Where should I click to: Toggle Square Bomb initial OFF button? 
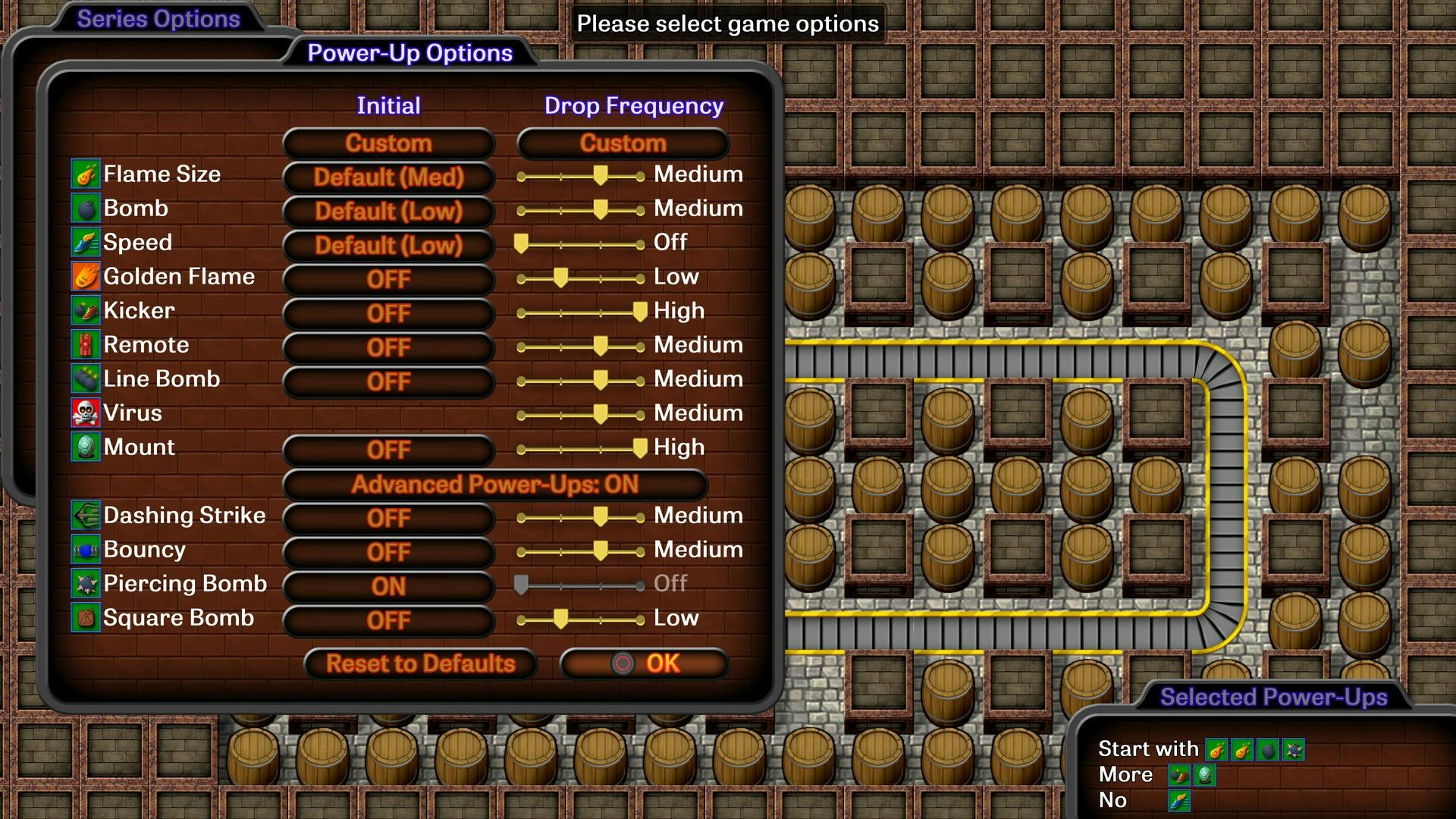point(388,621)
